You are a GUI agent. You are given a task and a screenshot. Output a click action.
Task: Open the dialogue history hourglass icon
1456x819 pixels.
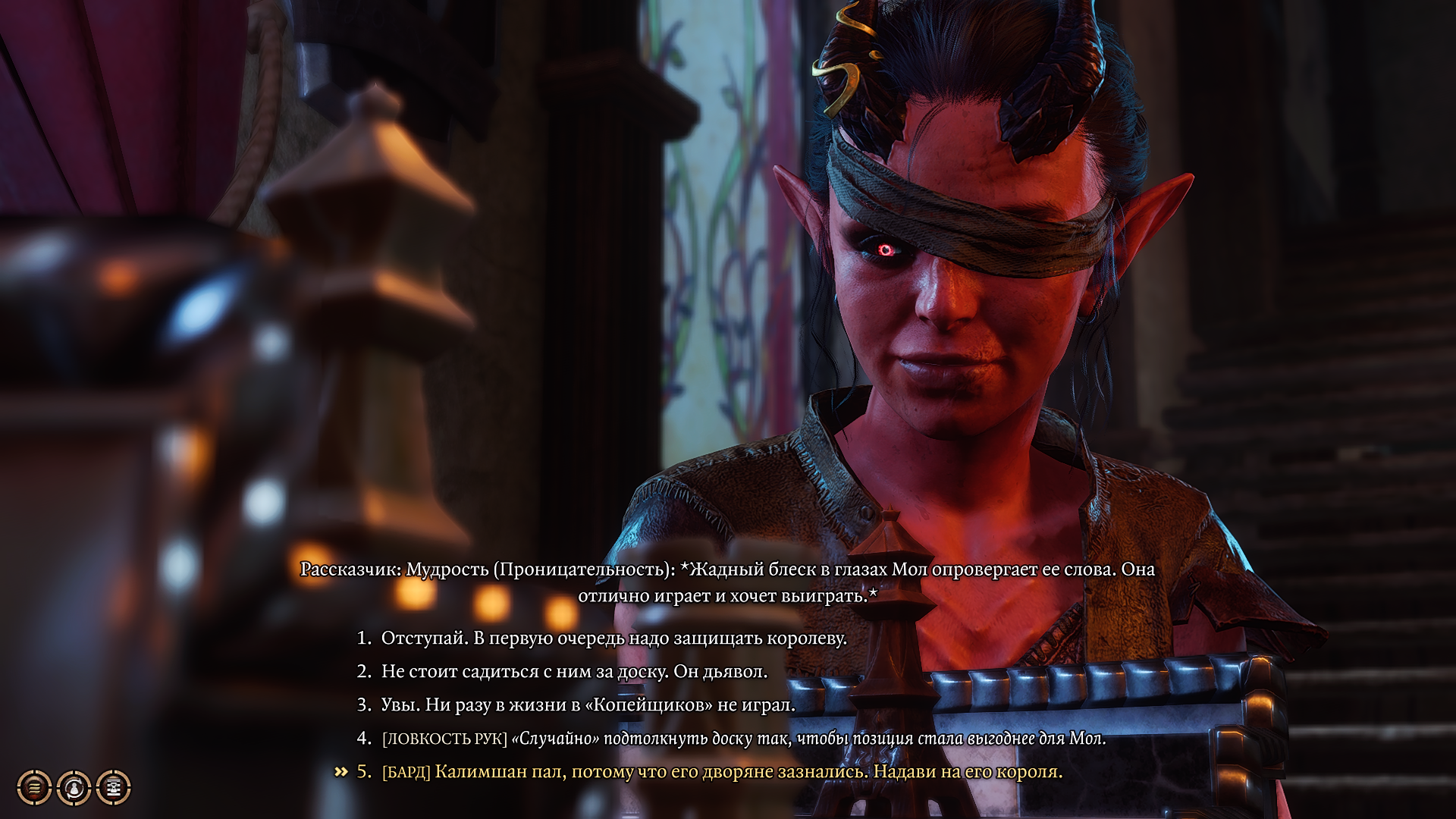[x=114, y=787]
